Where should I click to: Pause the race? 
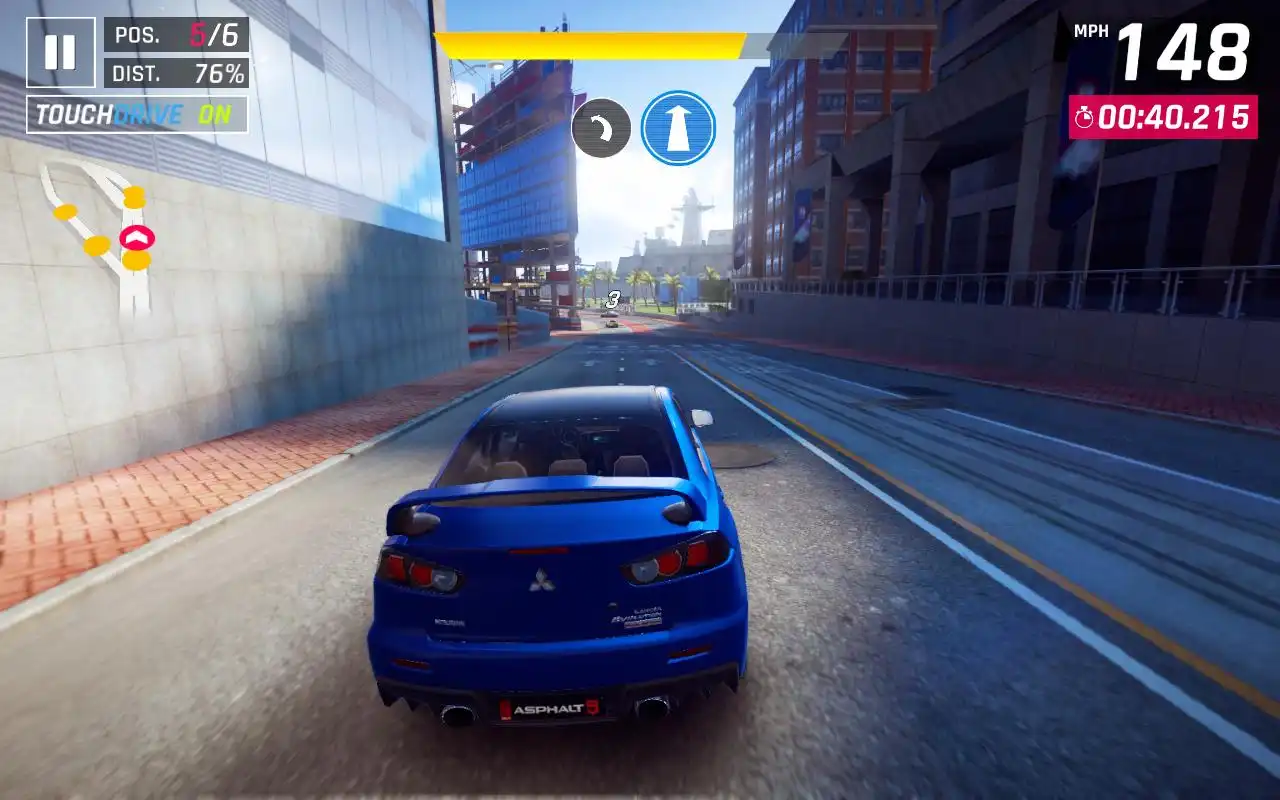[x=61, y=52]
